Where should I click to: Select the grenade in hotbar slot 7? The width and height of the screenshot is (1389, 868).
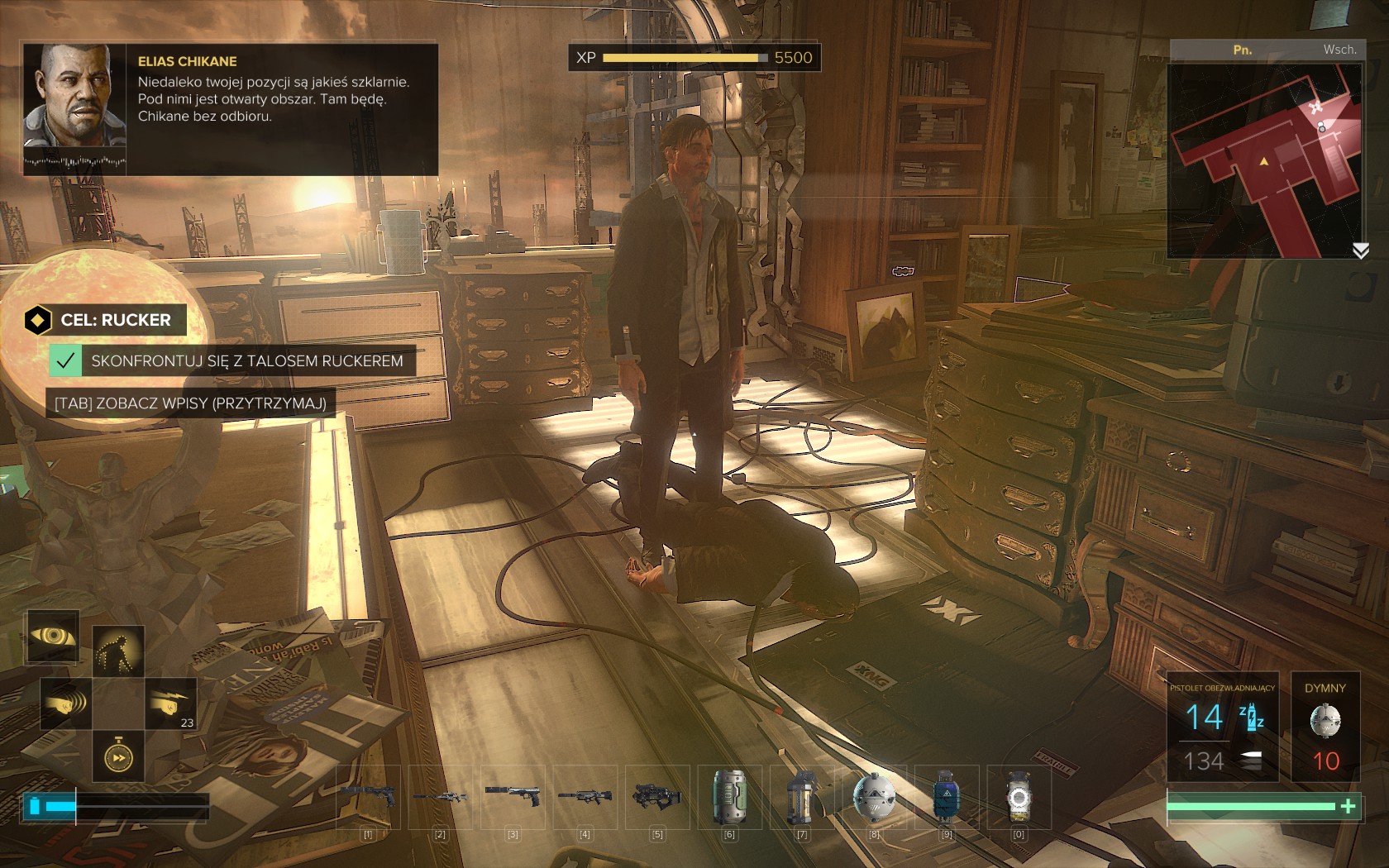(801, 797)
